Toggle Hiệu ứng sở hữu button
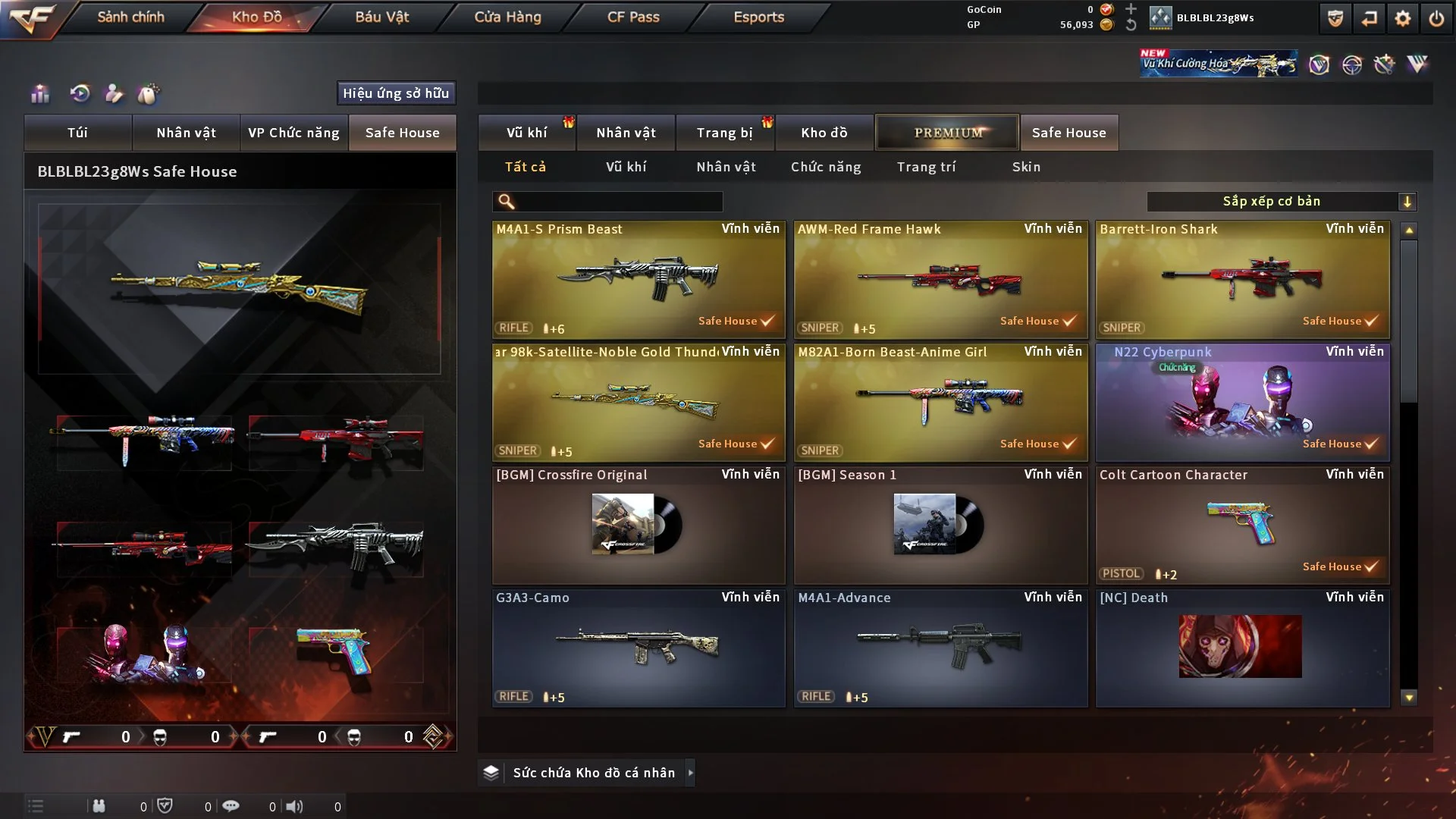 tap(396, 93)
